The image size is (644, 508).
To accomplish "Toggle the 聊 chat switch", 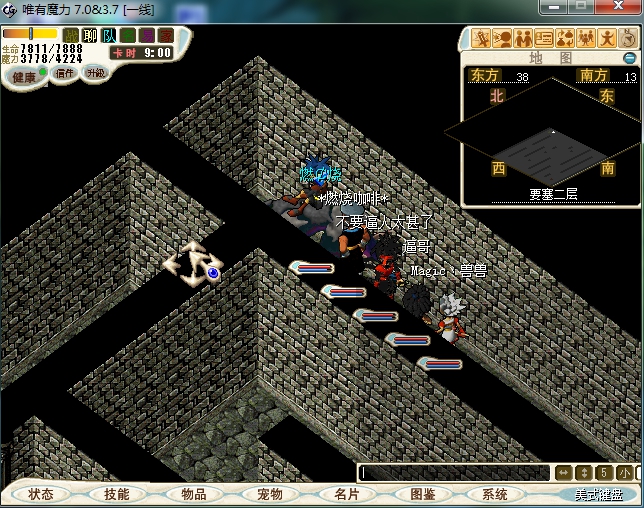I will point(90,36).
